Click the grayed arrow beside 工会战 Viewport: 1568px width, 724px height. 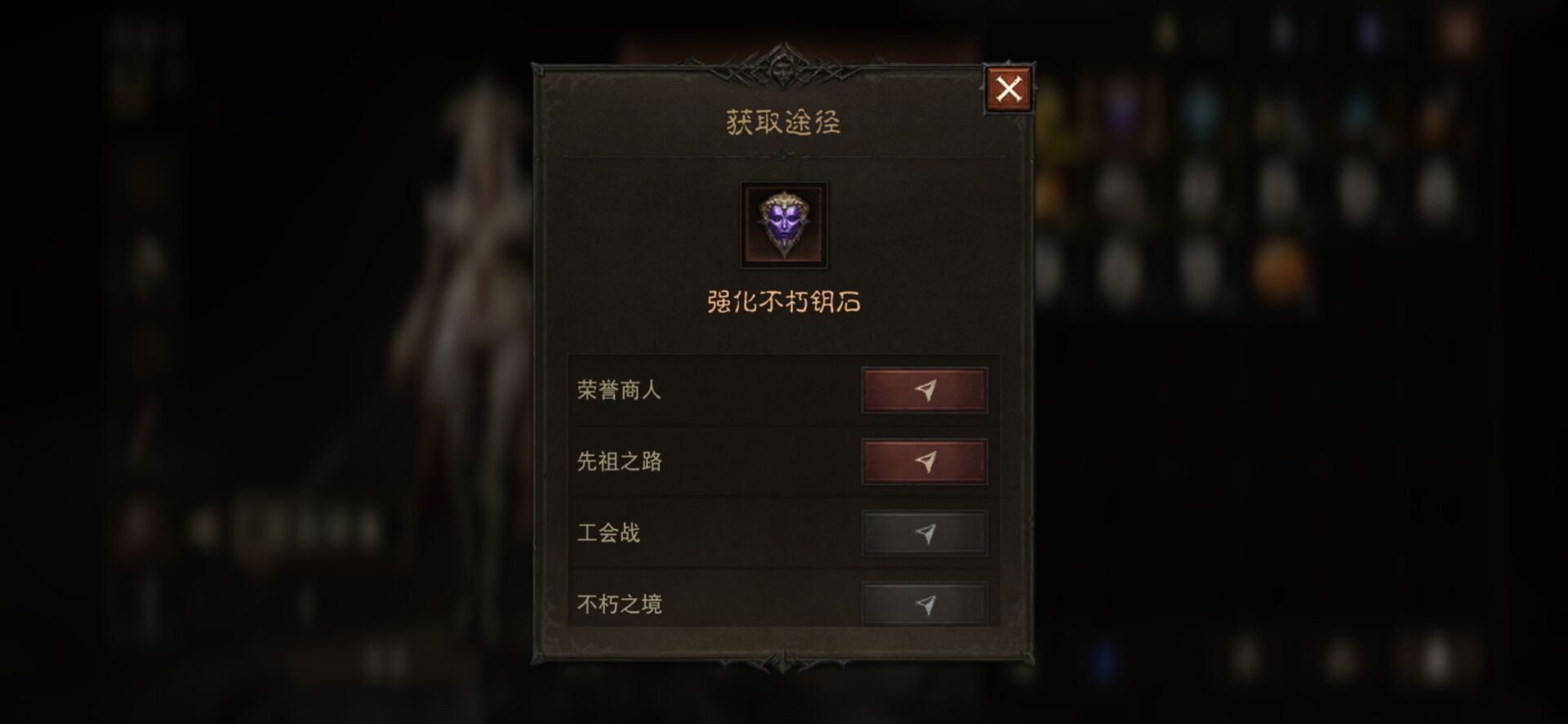925,533
